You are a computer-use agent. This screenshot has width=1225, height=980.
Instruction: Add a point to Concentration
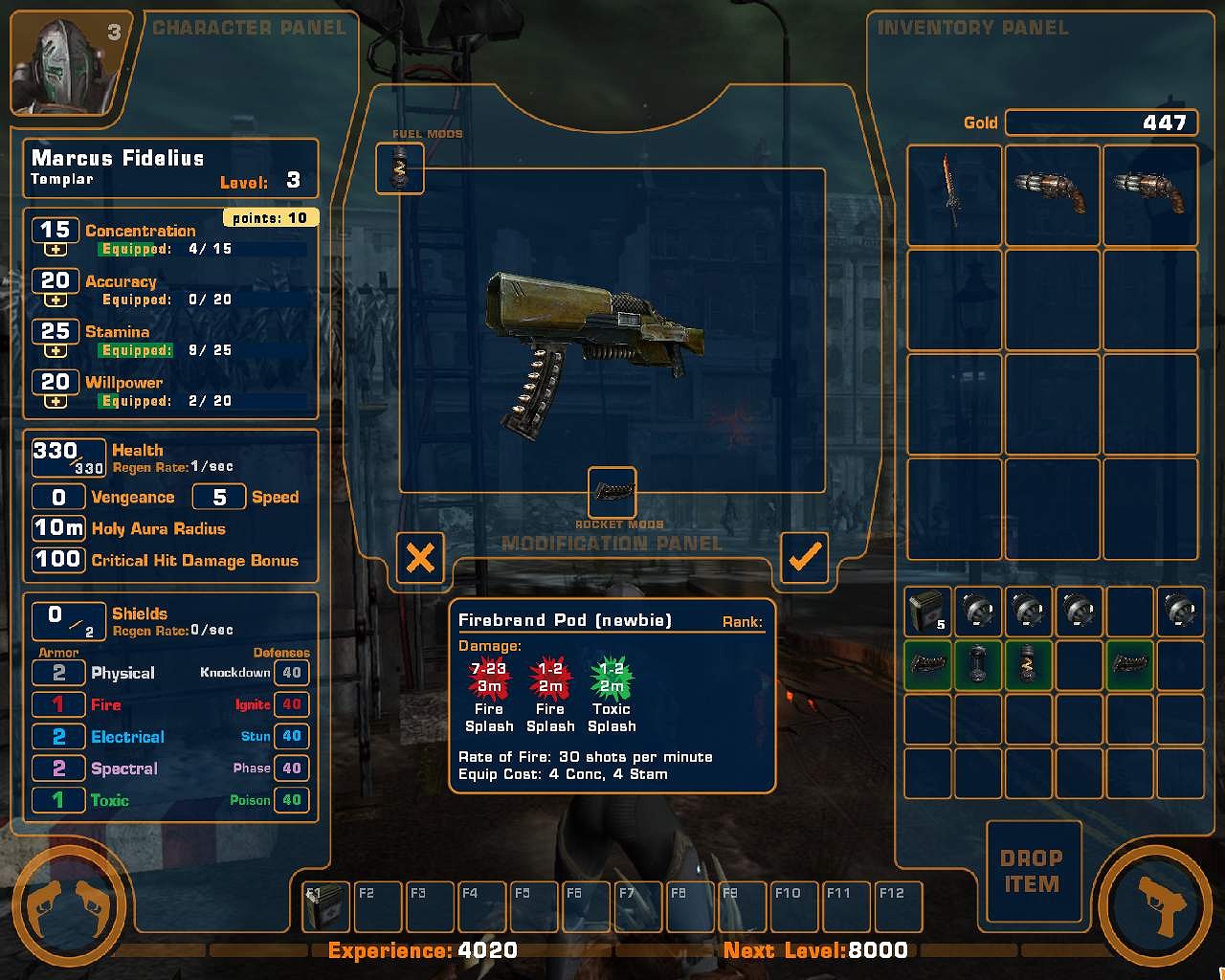[56, 250]
